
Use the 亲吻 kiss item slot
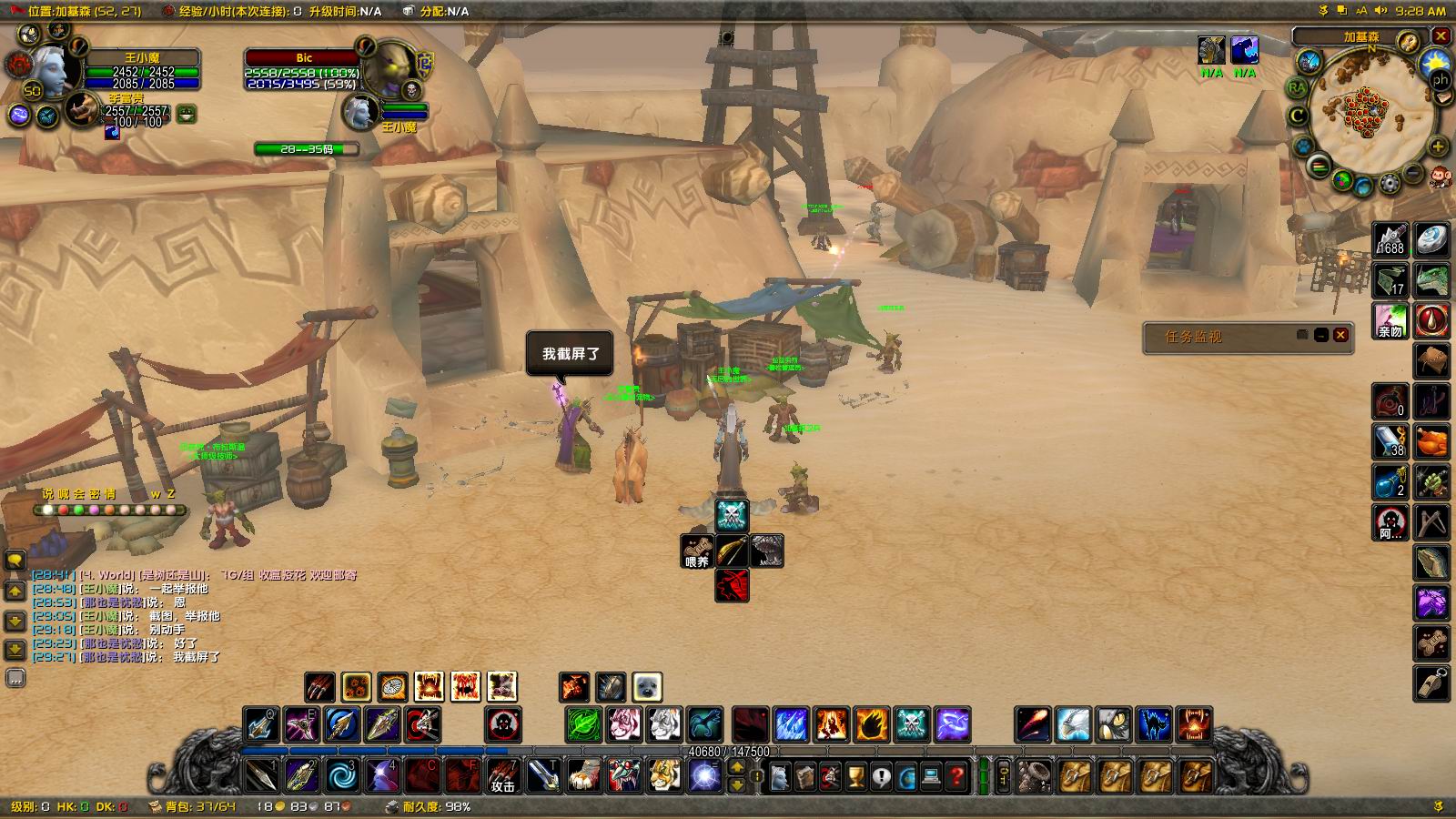[x=1390, y=321]
